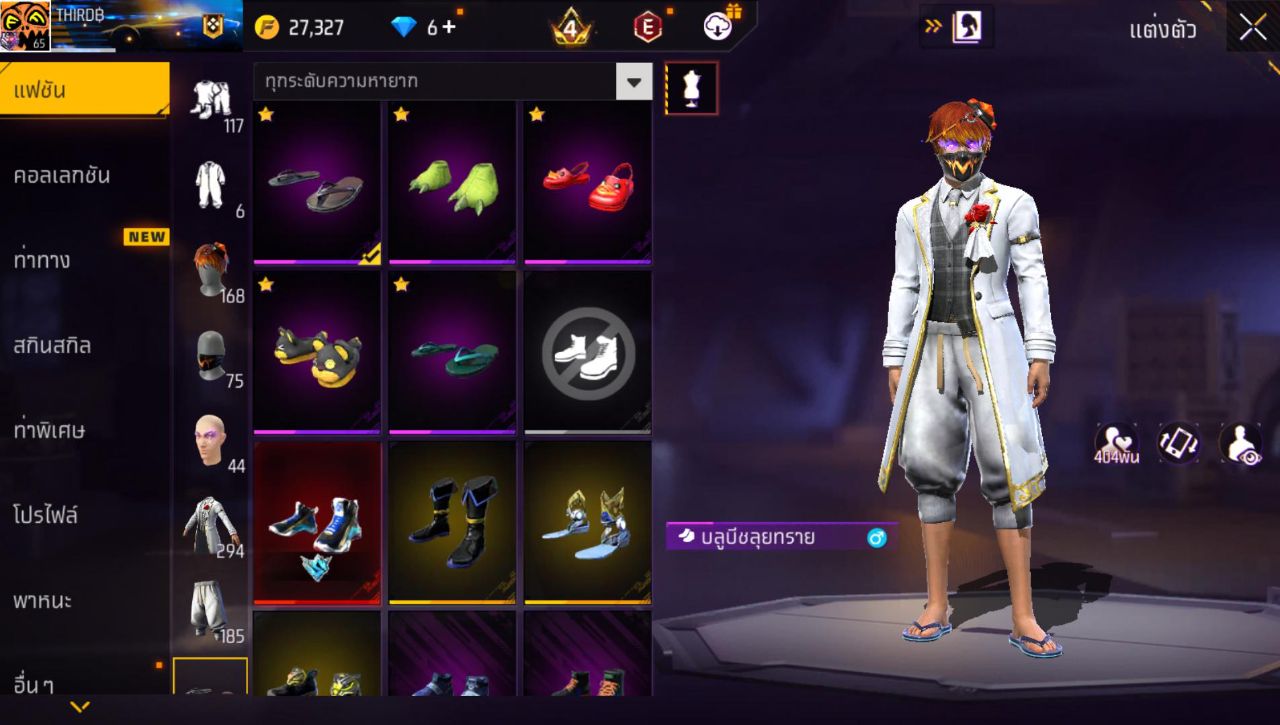The image size is (1280, 725).
Task: Tap the diamond 6+ top-up button
Action: [x=420, y=27]
